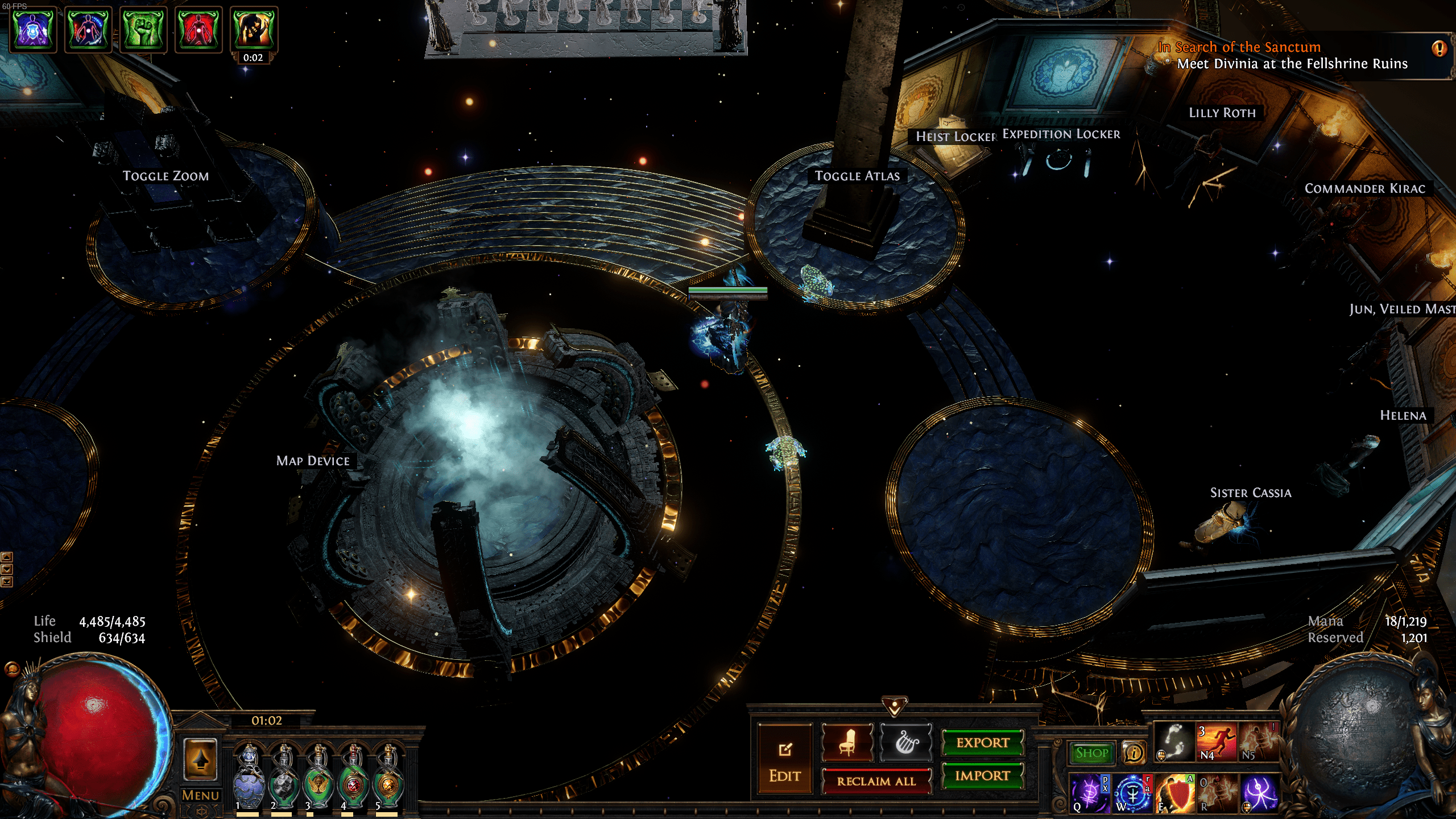The height and width of the screenshot is (819, 1456).
Task: Use the red-gem flask in slot 4
Action: 353,777
